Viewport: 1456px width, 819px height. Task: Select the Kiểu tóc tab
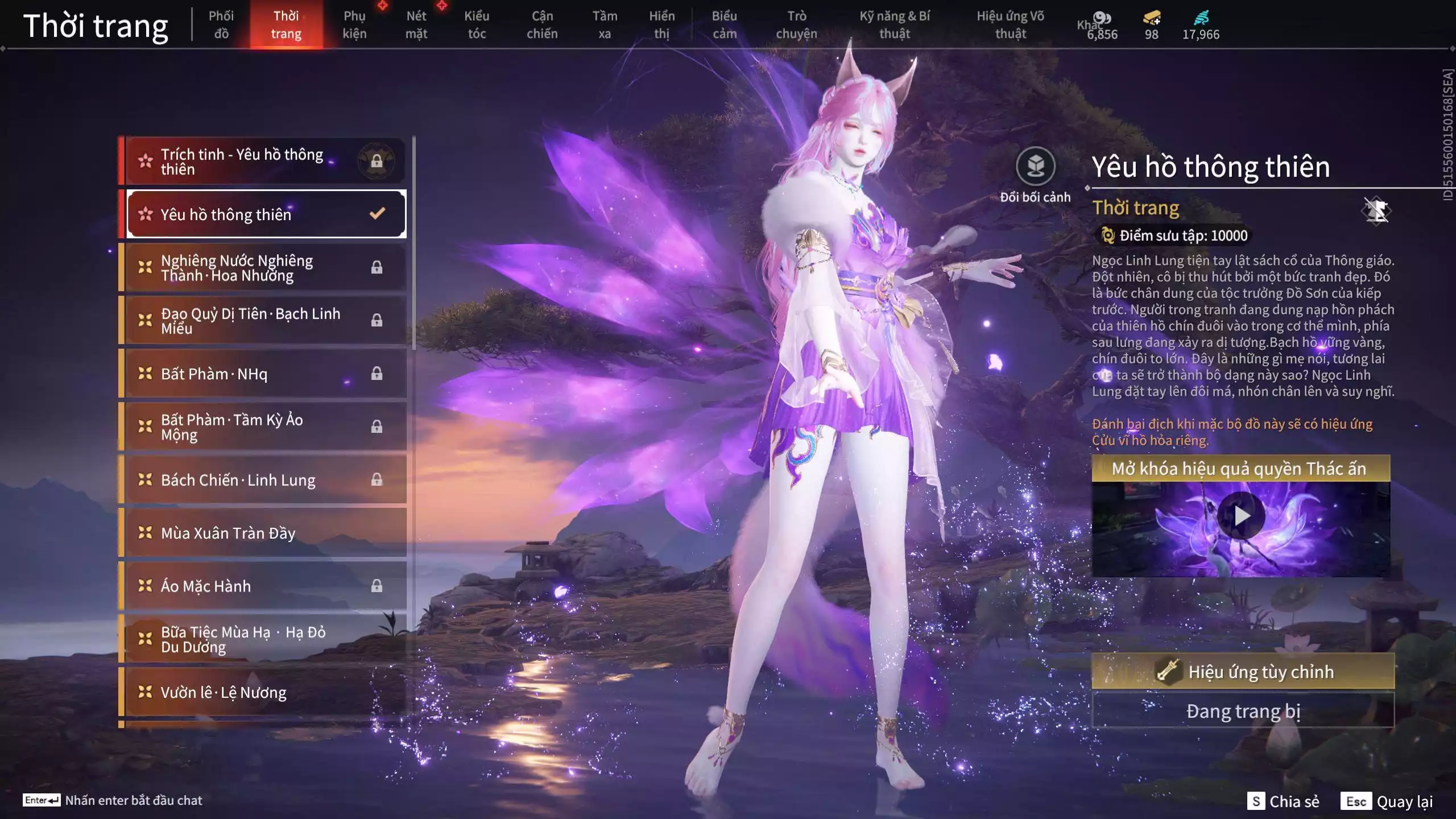coord(477,25)
